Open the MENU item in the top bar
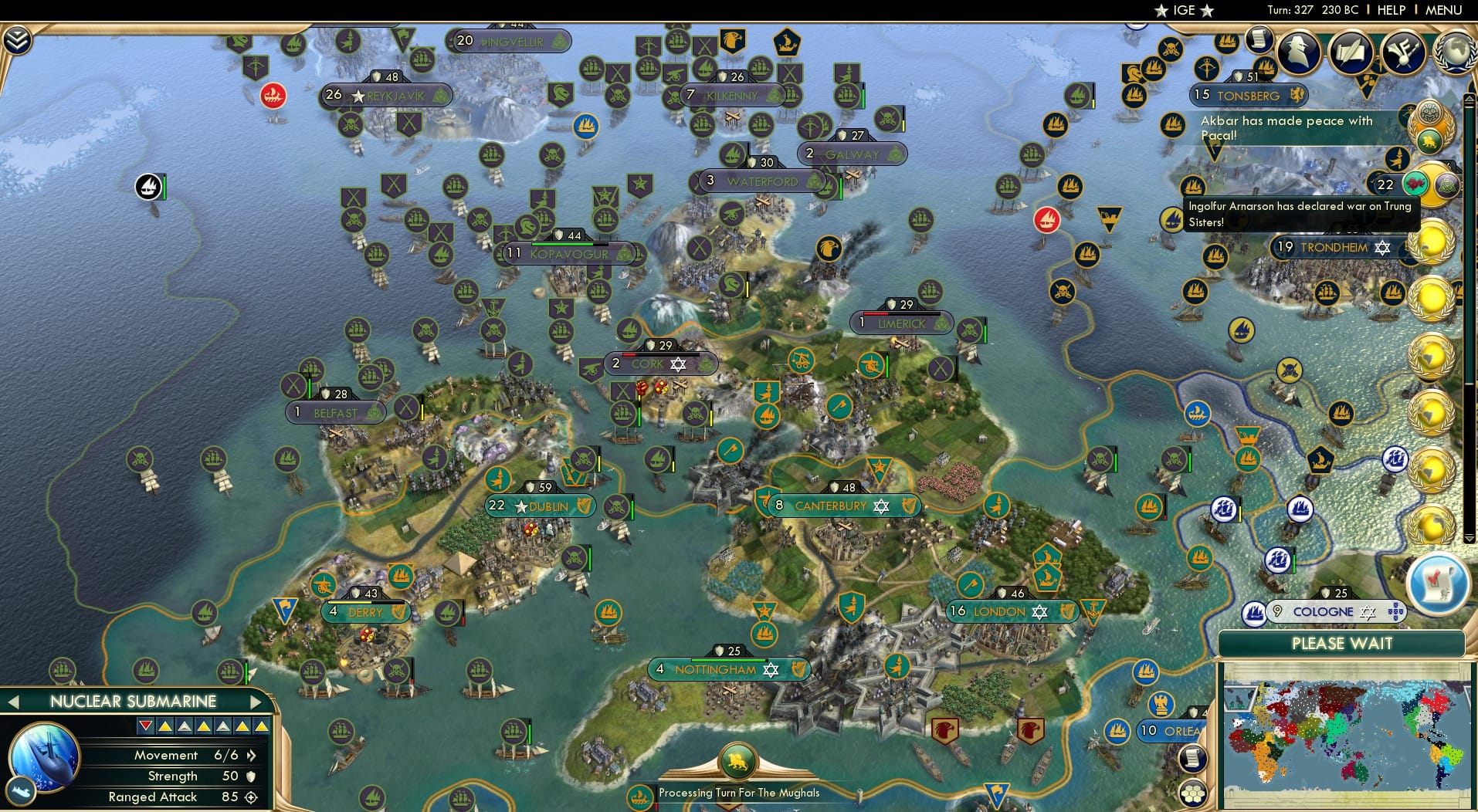Screen dimensions: 1478x812 1445,10
